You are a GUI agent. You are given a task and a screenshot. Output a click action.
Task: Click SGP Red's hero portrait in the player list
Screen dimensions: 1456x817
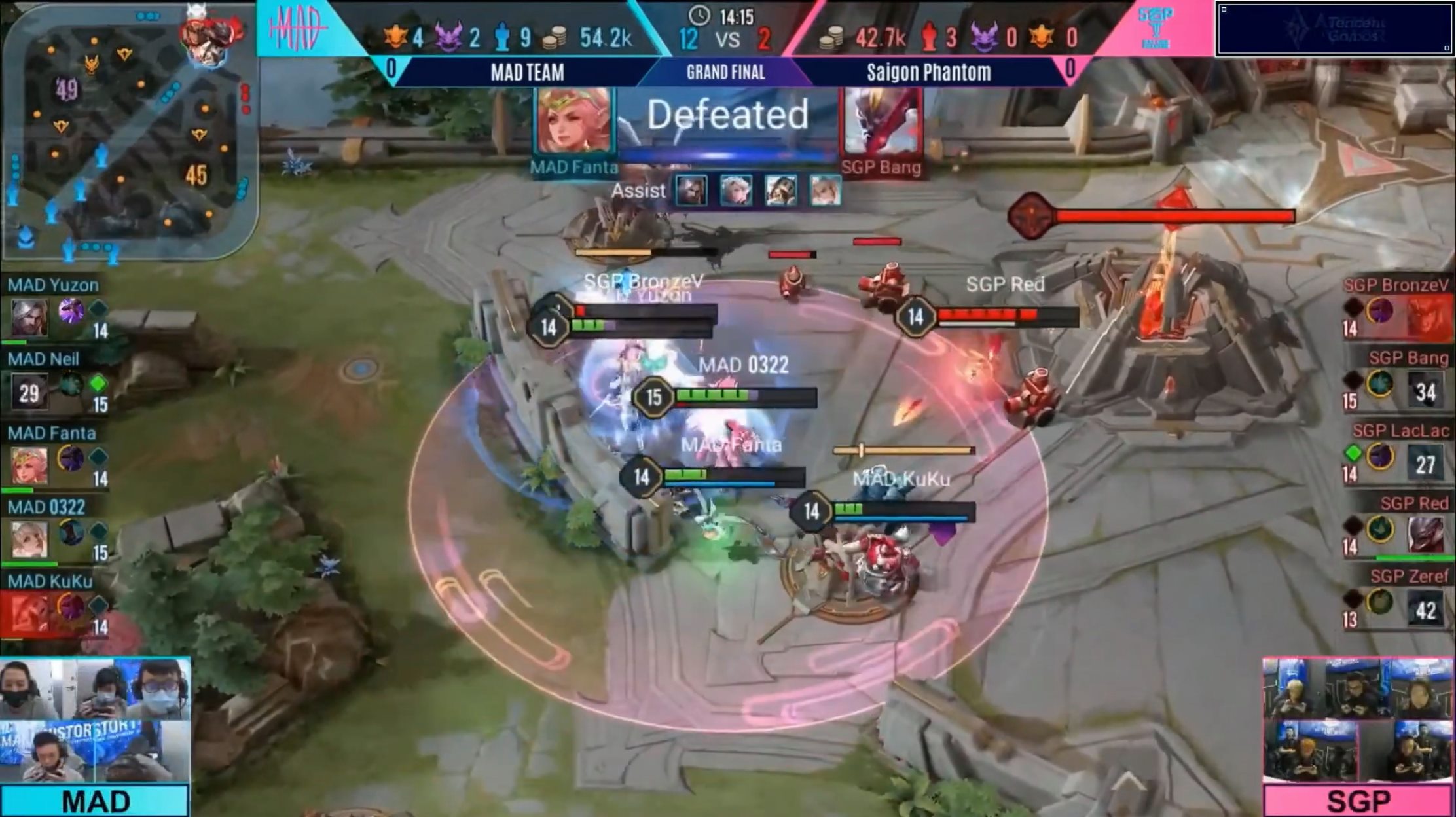pyautogui.click(x=1425, y=535)
